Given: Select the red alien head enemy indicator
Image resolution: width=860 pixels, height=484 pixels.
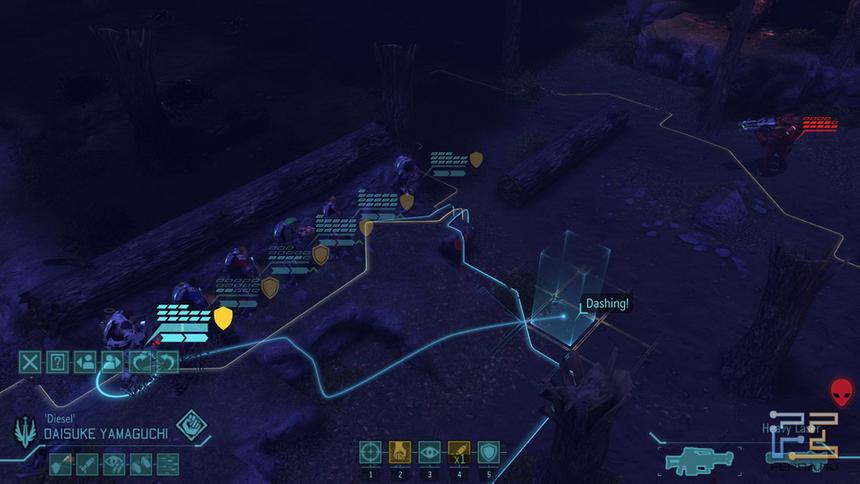Looking at the screenshot, I should pyautogui.click(x=840, y=391).
